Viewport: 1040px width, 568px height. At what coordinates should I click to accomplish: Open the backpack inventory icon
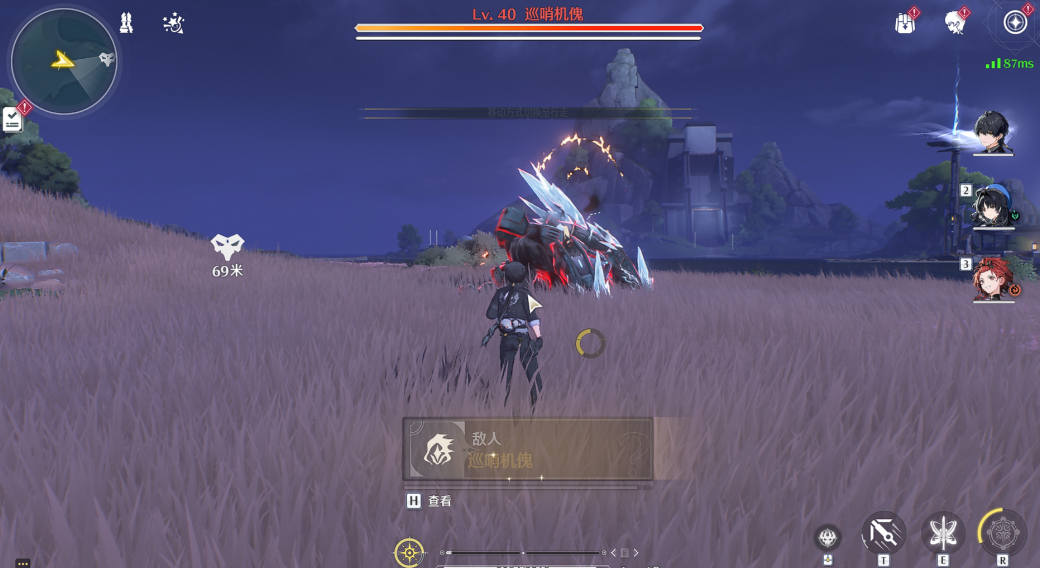point(905,23)
